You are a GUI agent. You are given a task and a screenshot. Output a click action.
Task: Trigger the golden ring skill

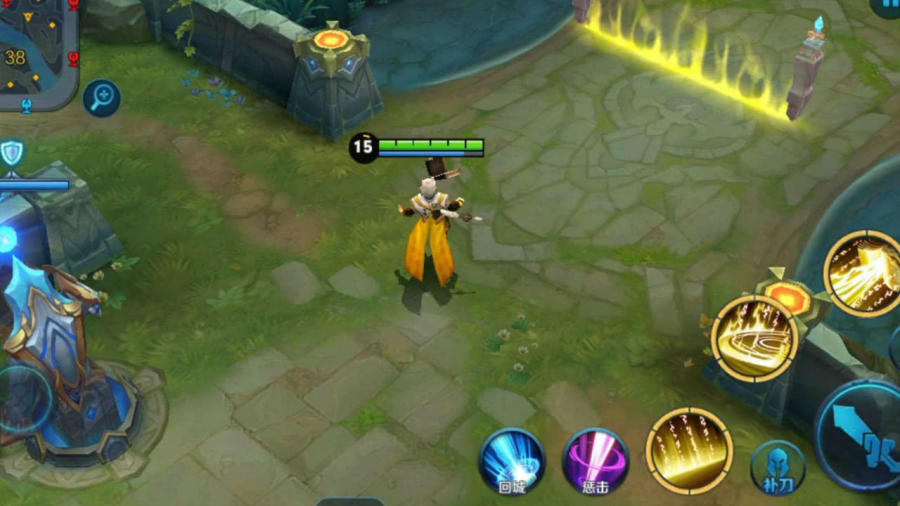(x=754, y=339)
